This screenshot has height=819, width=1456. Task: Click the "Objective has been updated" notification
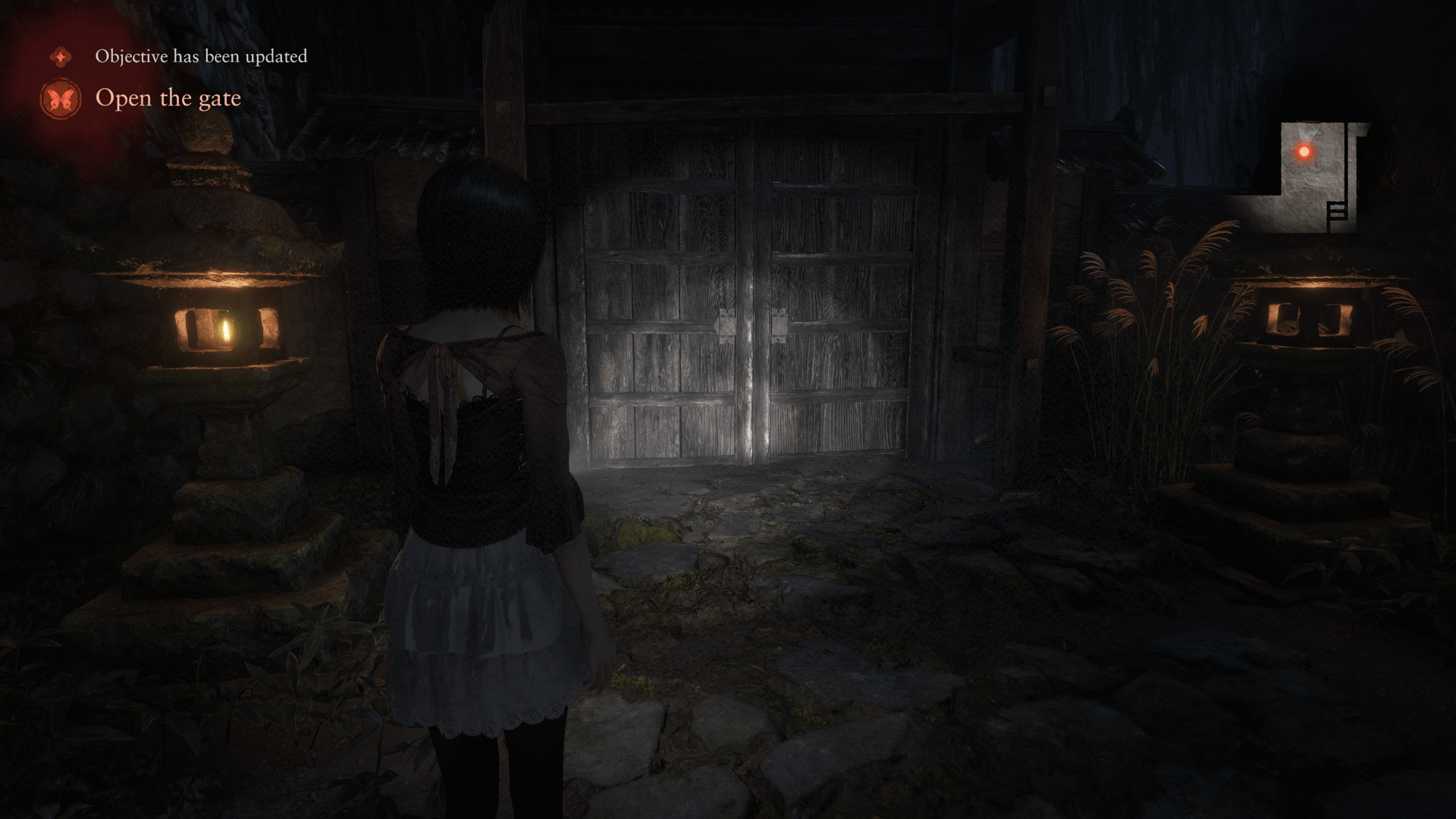[x=201, y=57]
